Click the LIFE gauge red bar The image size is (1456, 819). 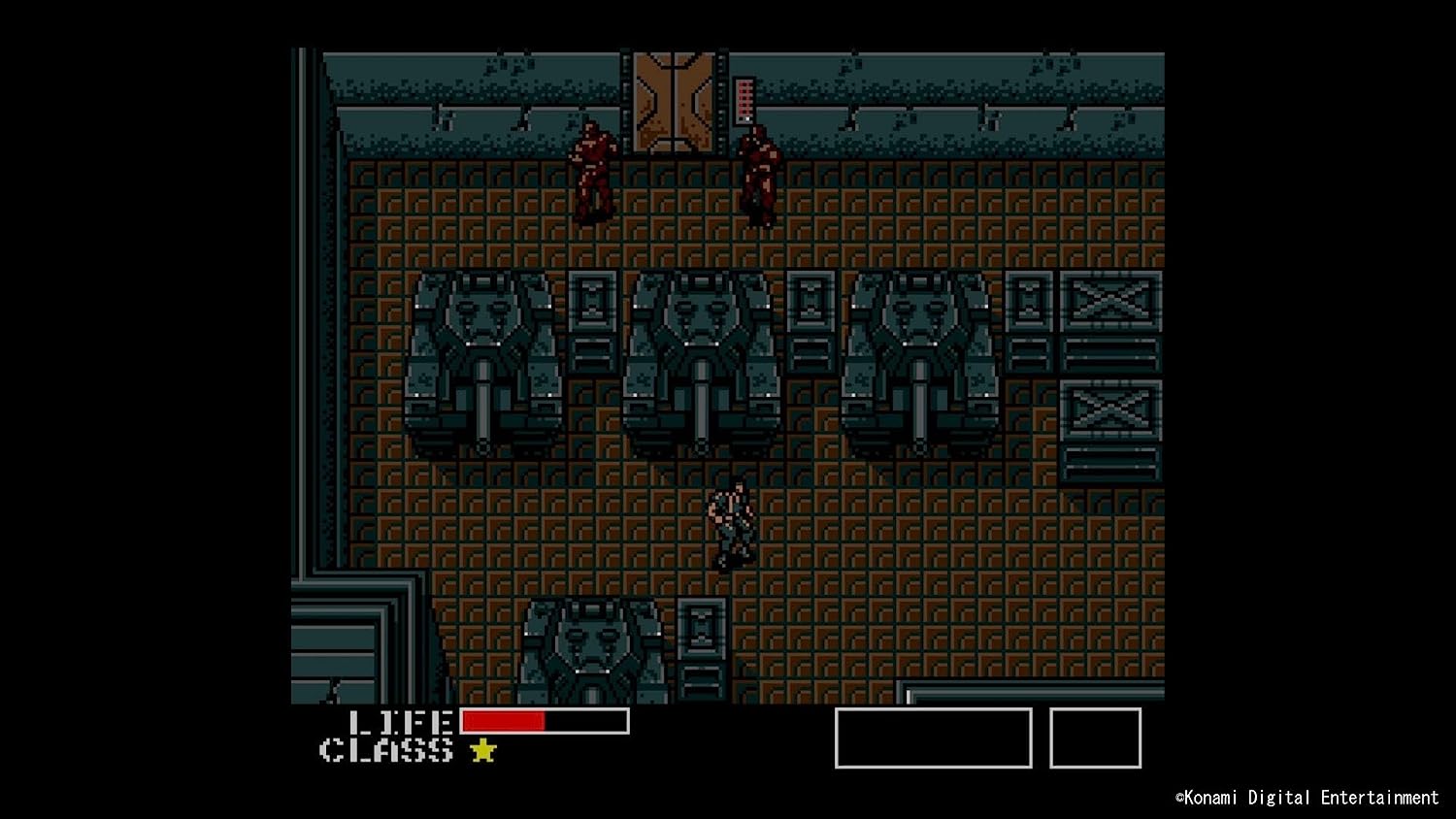coord(505,722)
